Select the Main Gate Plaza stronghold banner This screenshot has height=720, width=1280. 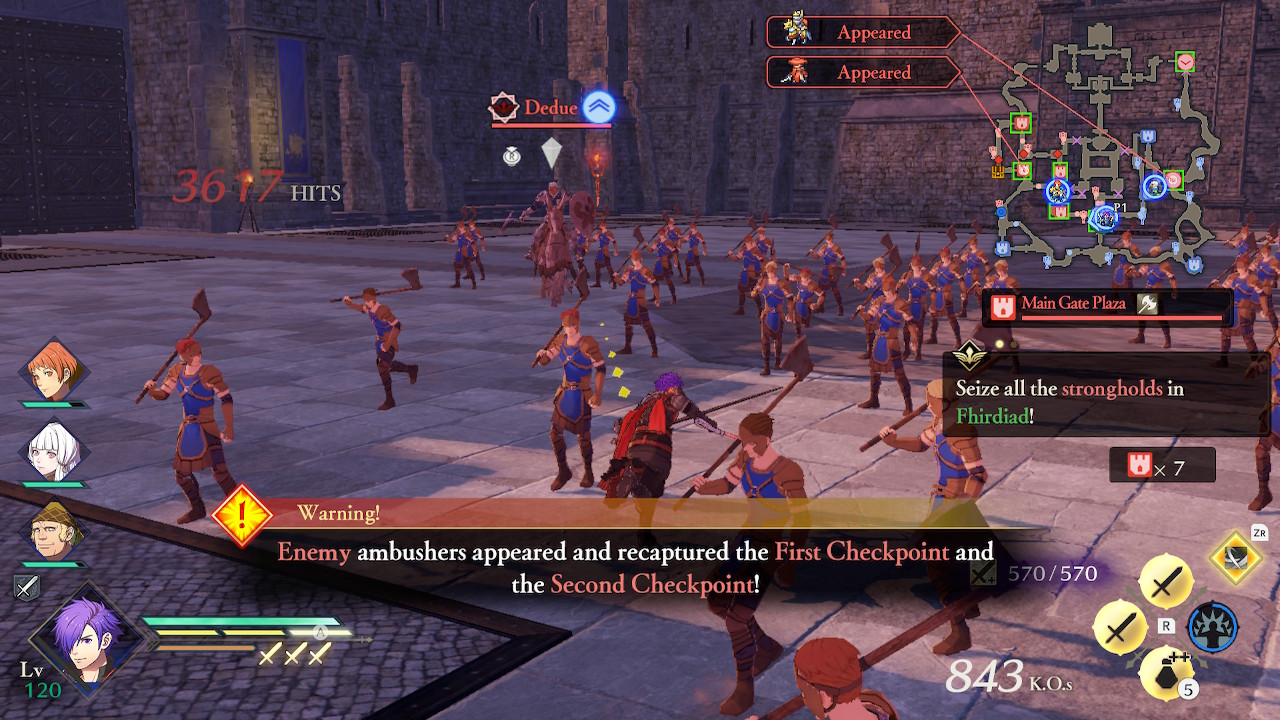point(1107,306)
